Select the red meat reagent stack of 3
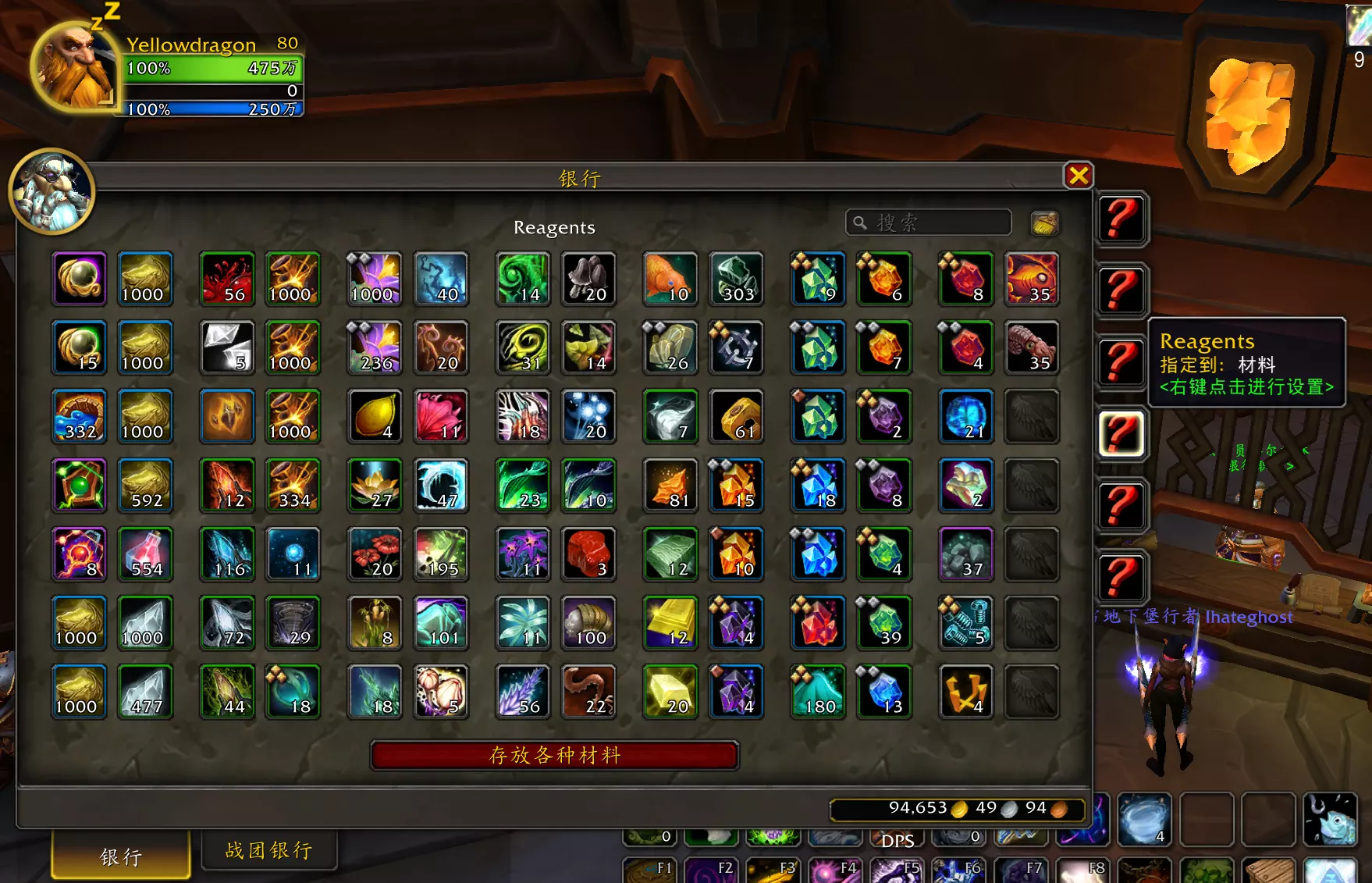1372x883 pixels. pos(589,554)
